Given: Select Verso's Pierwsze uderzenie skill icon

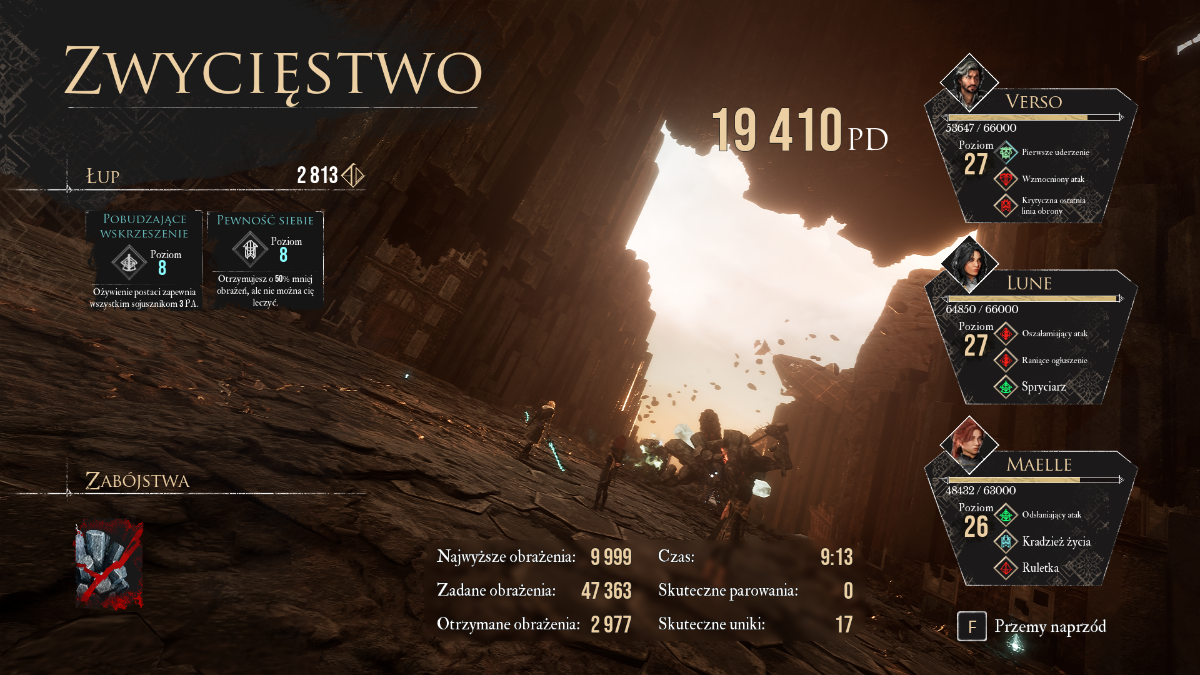Looking at the screenshot, I should [x=1007, y=153].
